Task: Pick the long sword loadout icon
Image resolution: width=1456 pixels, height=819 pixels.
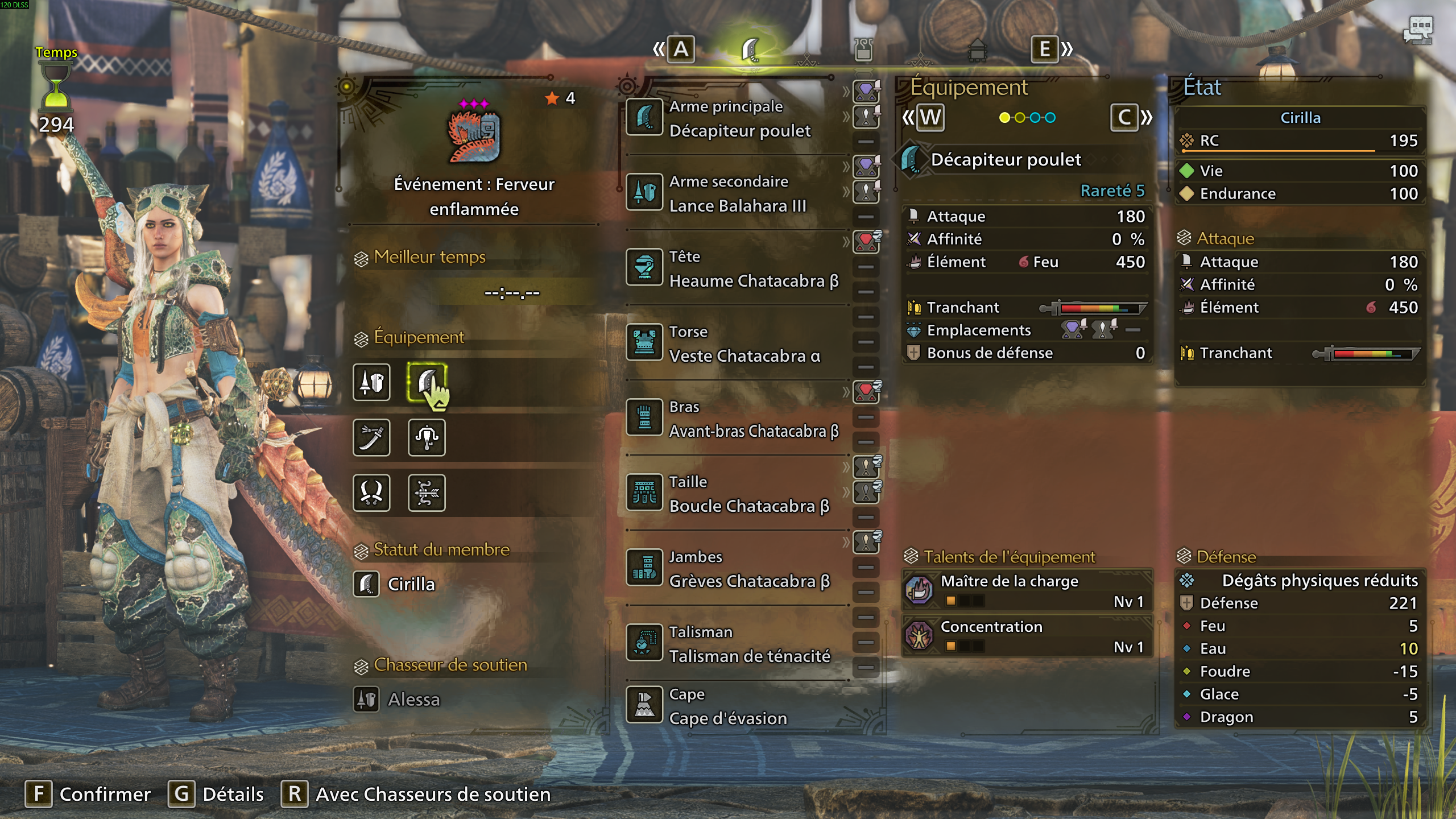Action: point(371,437)
